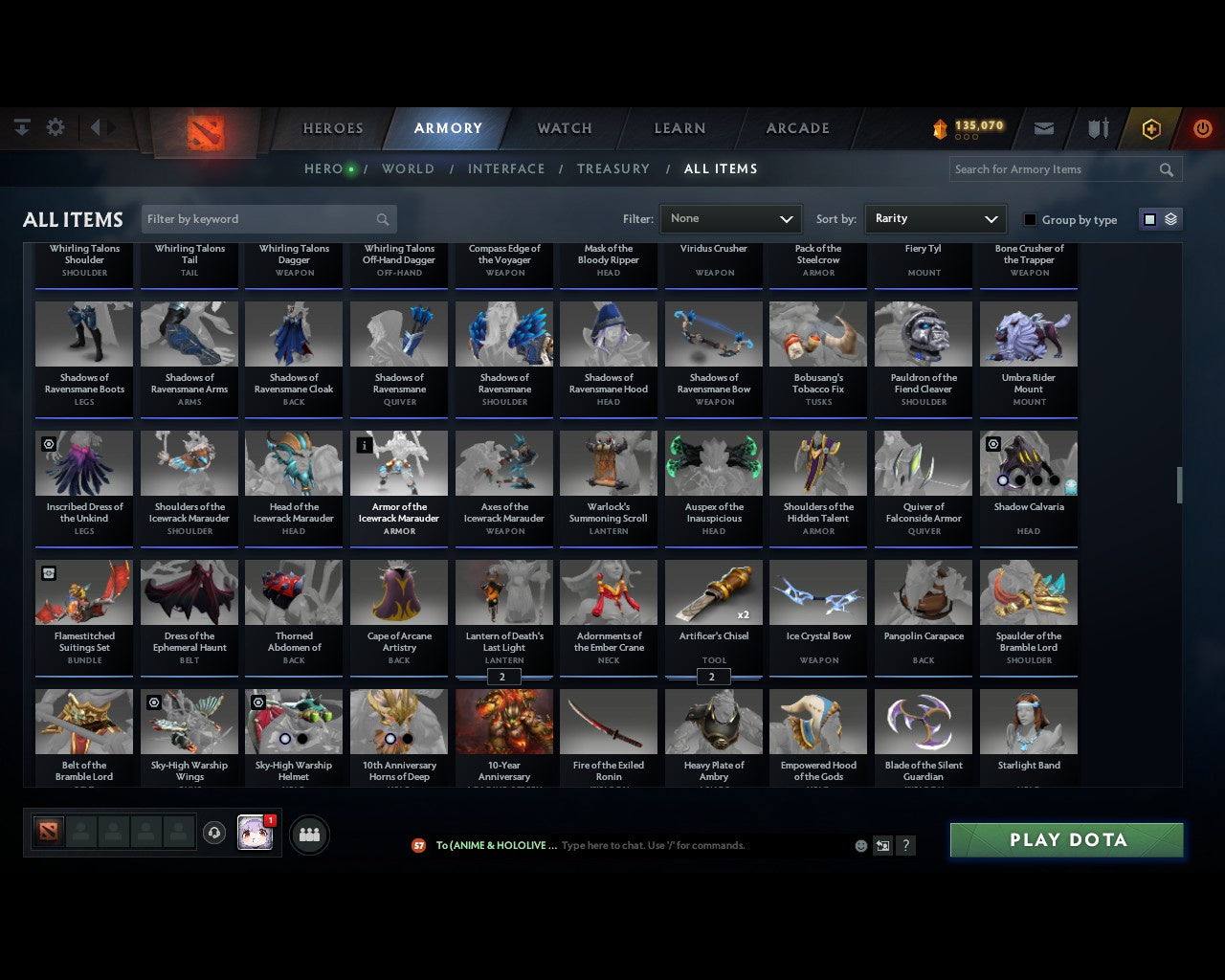Screen dimensions: 1225x980
Task: Switch to the TREASURY tab
Action: pyautogui.click(x=613, y=168)
